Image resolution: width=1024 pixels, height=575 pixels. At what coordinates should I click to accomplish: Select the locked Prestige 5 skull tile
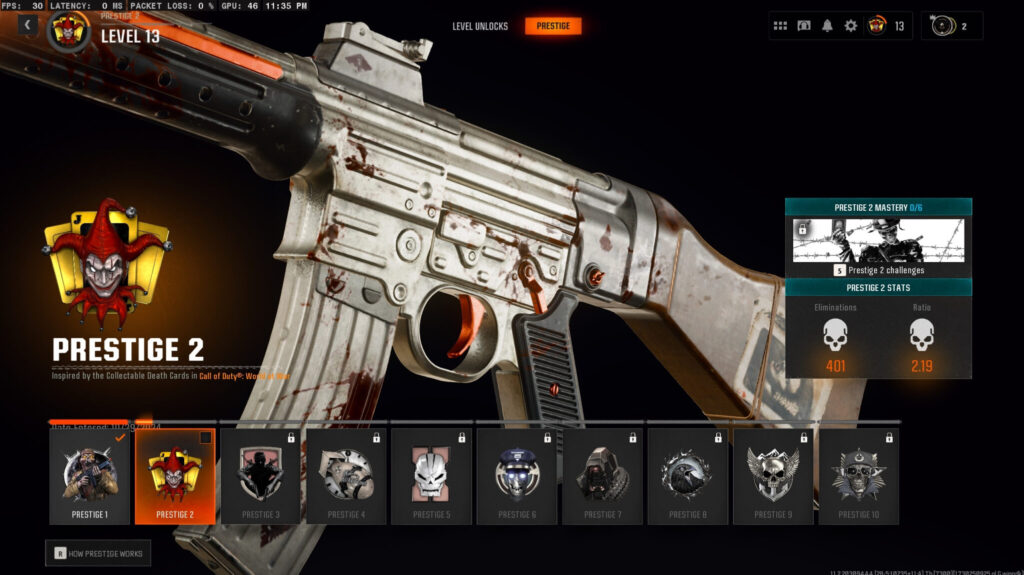tap(431, 476)
